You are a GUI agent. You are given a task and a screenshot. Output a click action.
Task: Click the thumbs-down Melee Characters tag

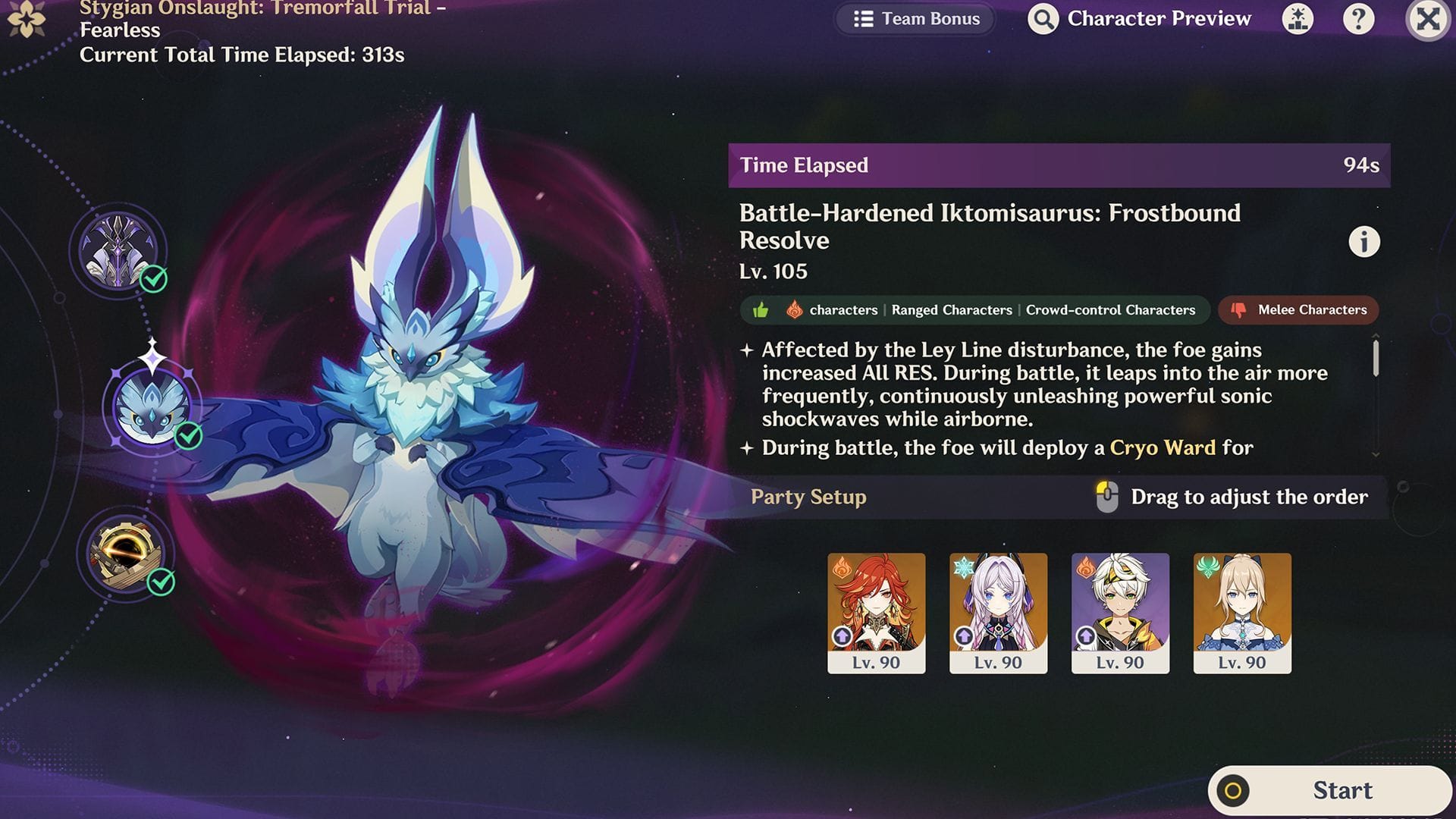click(x=1298, y=310)
